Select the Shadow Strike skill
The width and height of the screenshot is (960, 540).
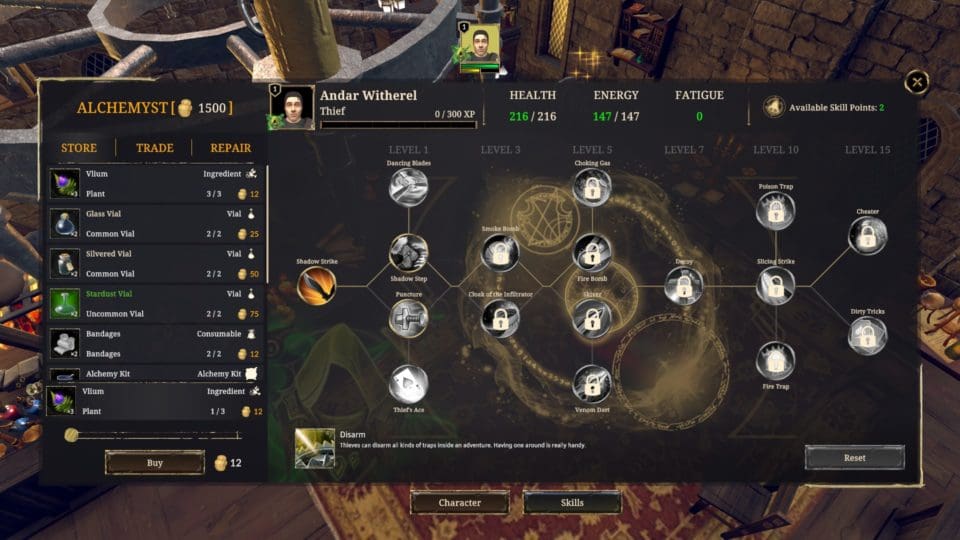pos(316,286)
